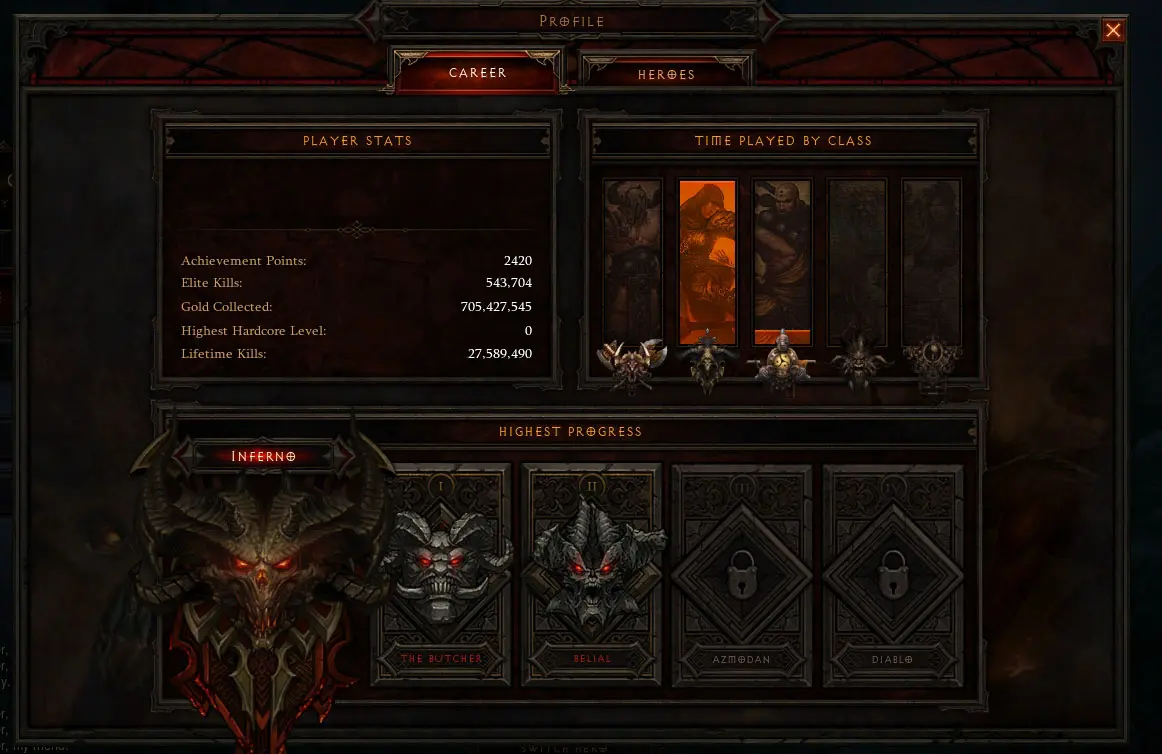The height and width of the screenshot is (754, 1162).
Task: Pick the Wizard class portrait
Action: pyautogui.click(x=931, y=262)
